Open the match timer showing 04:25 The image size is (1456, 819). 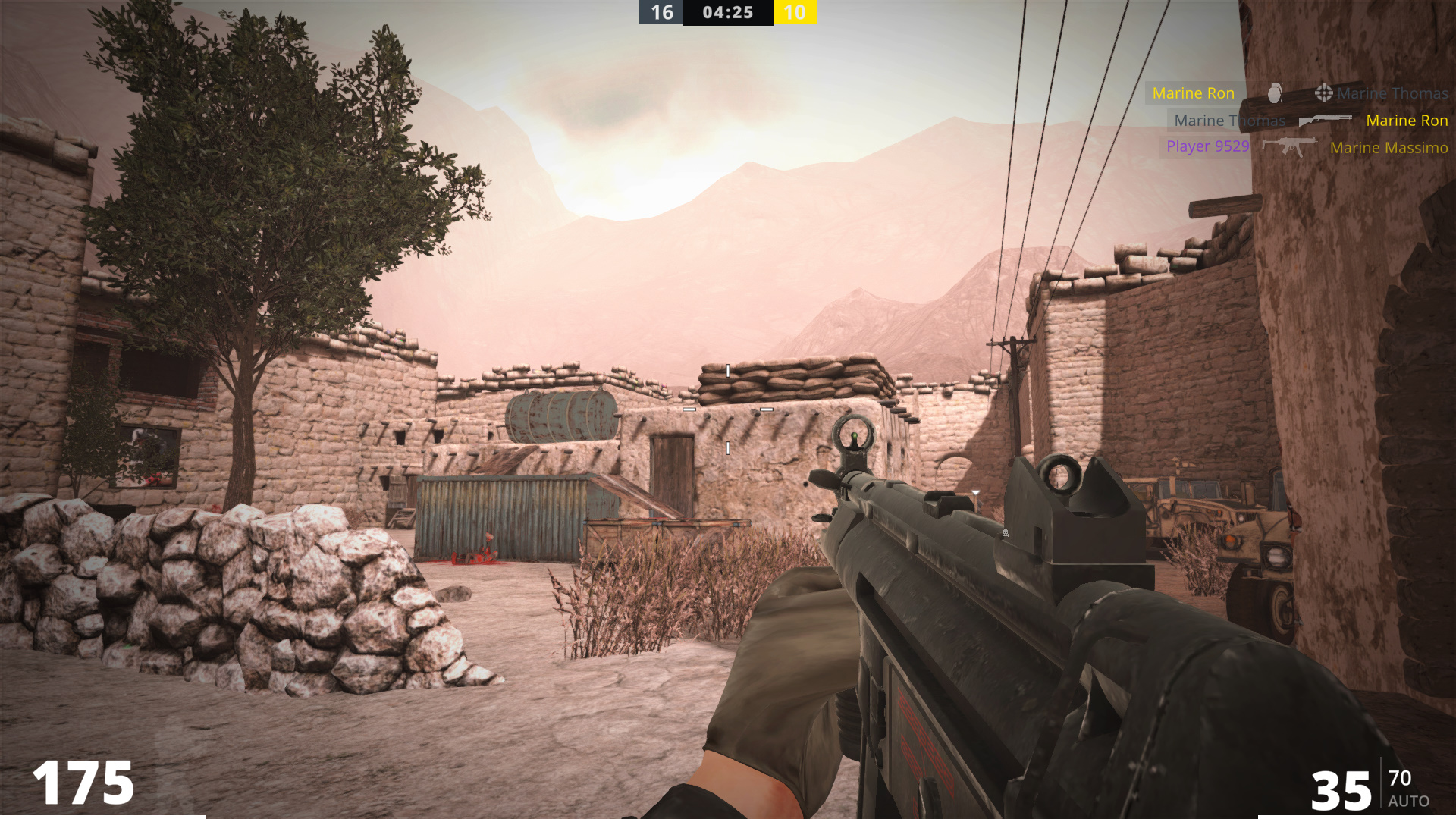click(727, 12)
